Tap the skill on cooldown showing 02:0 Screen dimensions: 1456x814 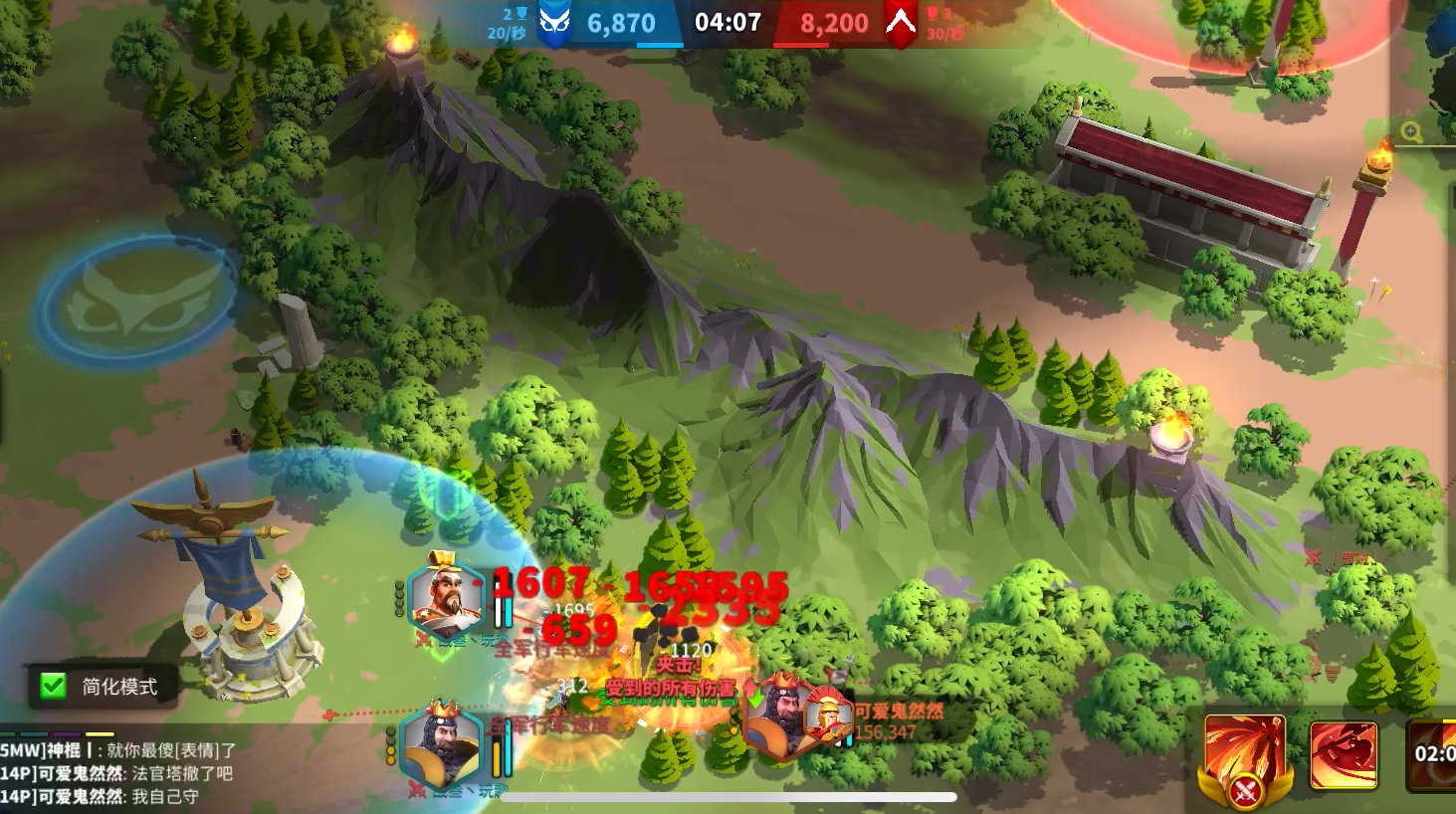pos(1433,754)
